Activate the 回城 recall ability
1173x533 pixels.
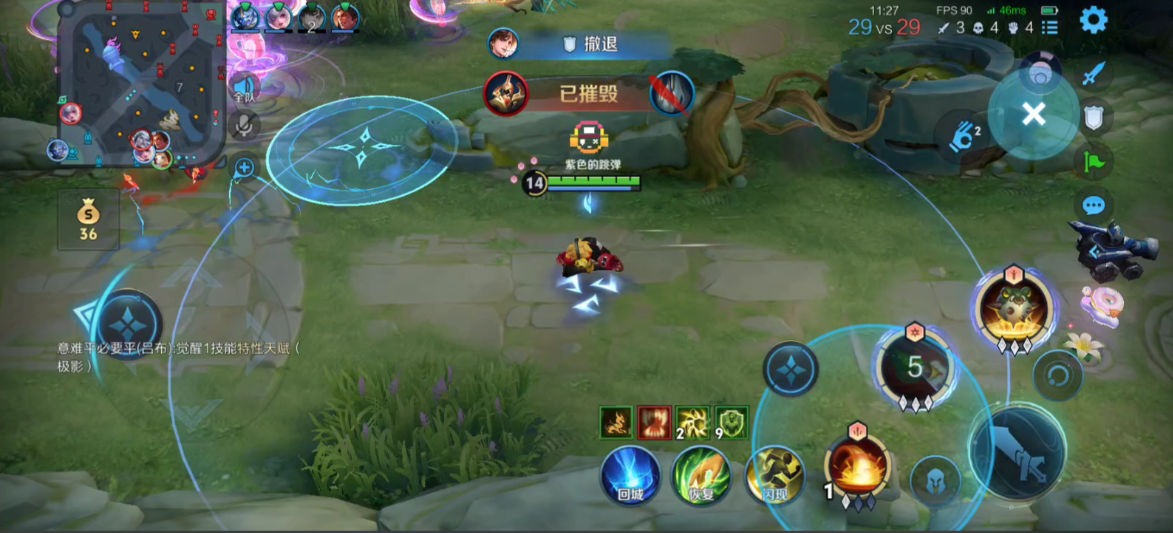point(630,474)
